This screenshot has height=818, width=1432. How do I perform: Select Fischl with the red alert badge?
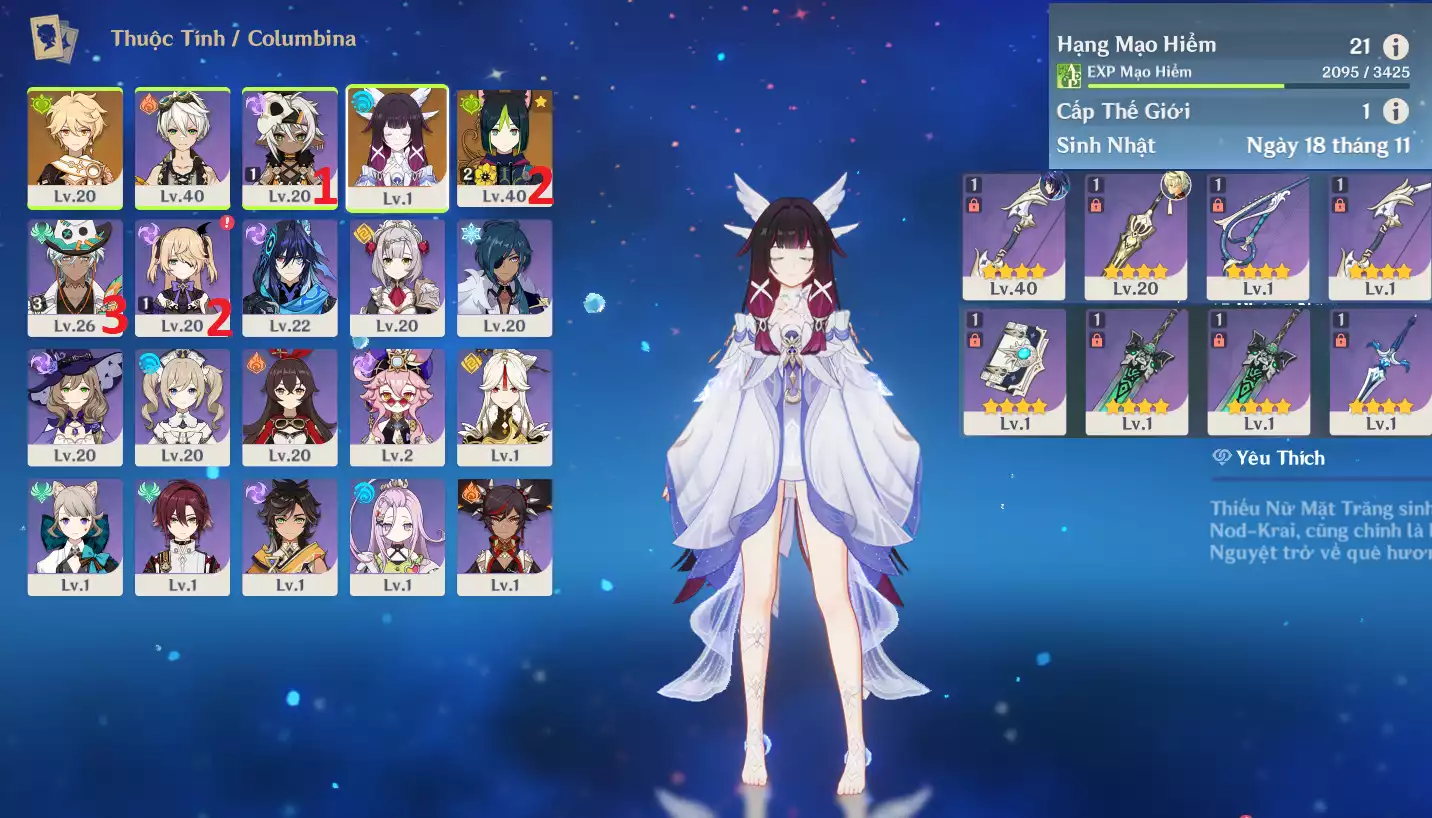tap(182, 278)
